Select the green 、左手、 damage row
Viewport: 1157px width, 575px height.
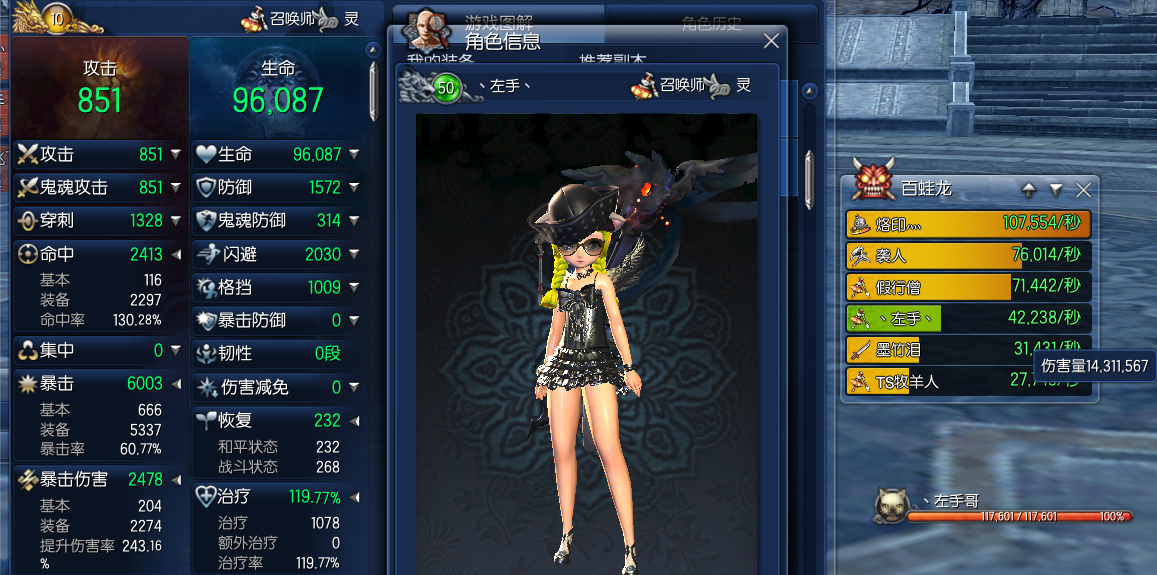[x=967, y=318]
